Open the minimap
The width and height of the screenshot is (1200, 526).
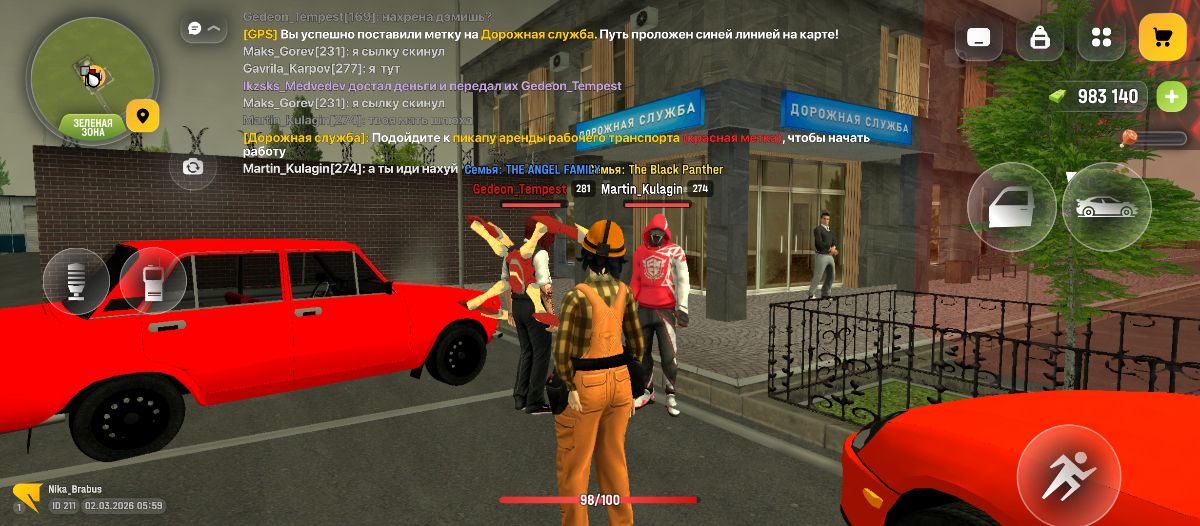click(x=92, y=78)
